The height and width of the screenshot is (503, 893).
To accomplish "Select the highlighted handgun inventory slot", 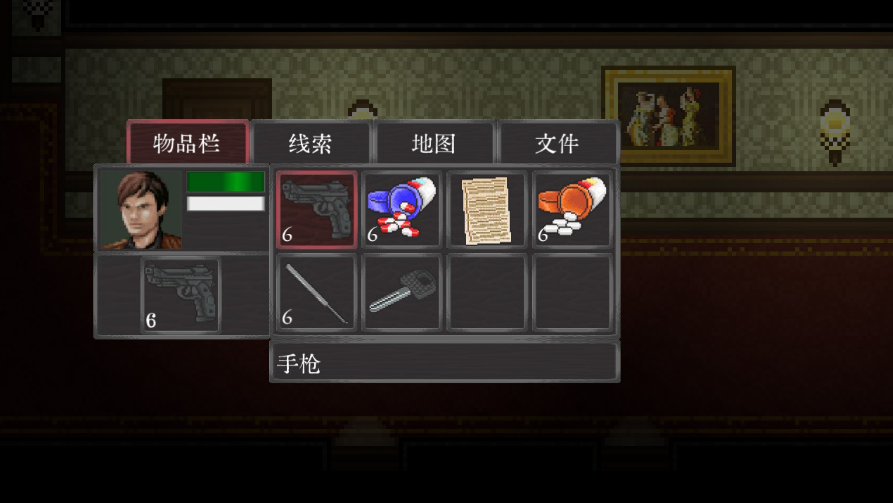I will point(316,209).
